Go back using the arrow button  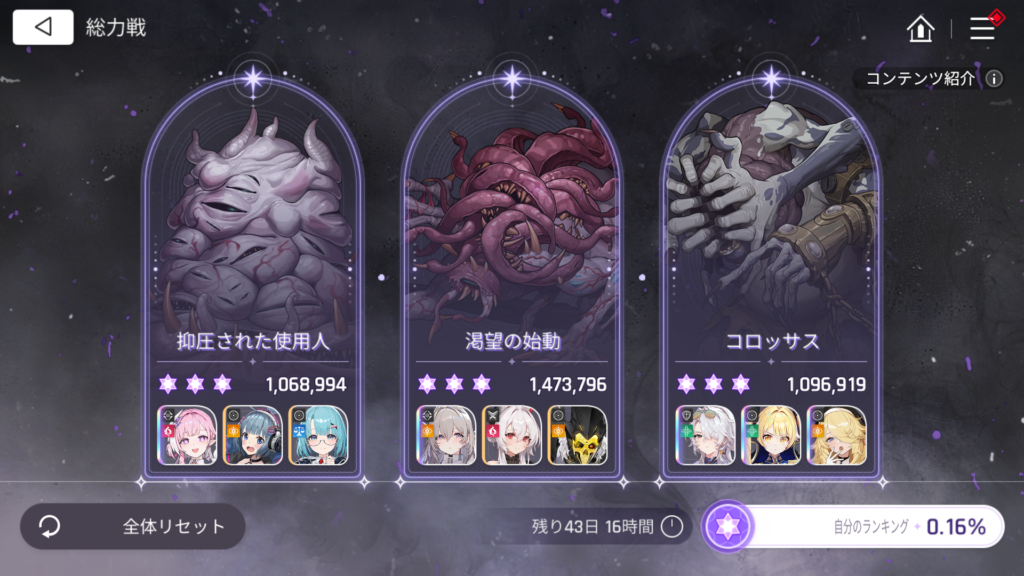pos(43,27)
